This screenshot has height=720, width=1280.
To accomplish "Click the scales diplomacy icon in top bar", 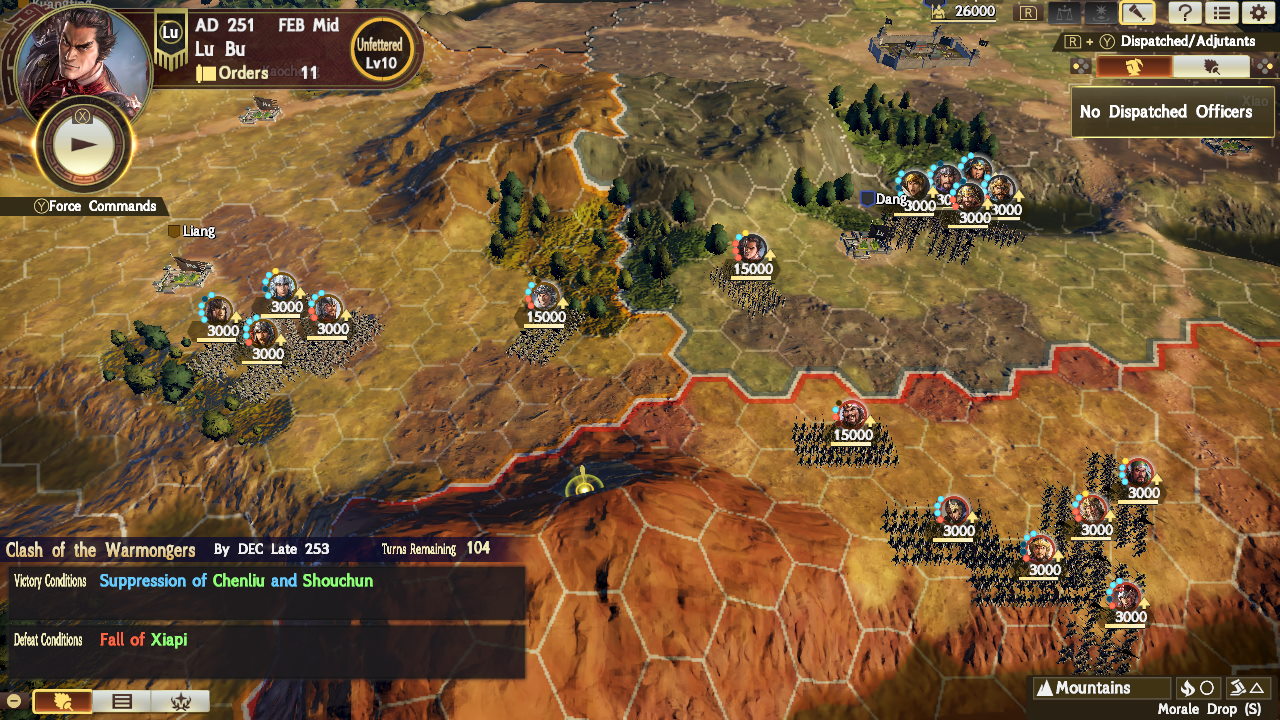I will 1064,12.
